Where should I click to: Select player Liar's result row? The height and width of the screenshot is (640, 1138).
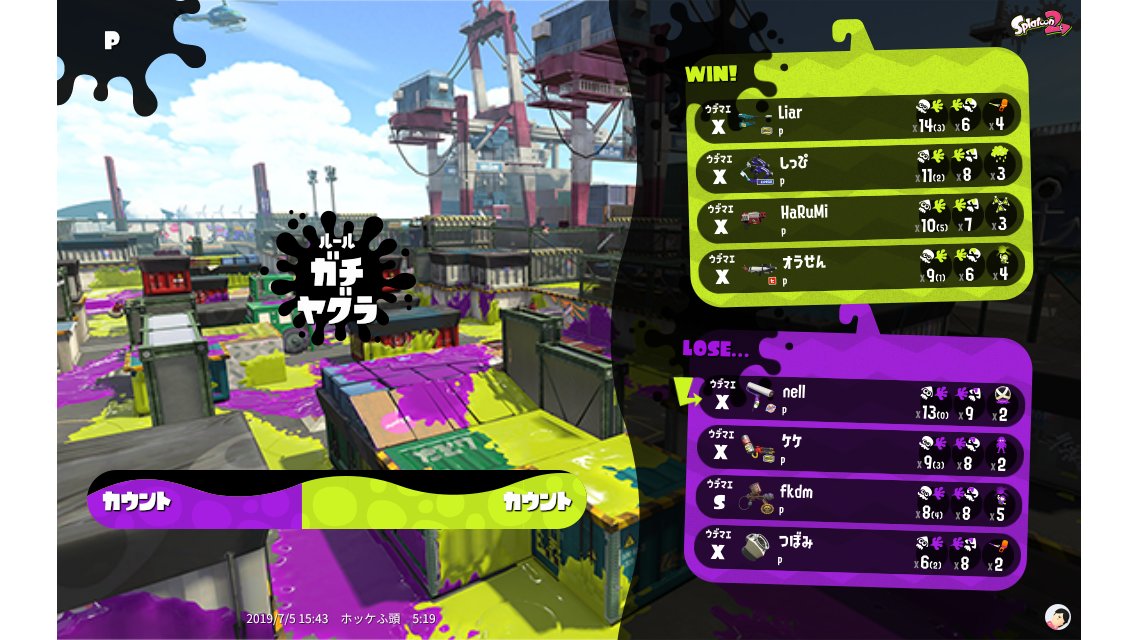860,117
